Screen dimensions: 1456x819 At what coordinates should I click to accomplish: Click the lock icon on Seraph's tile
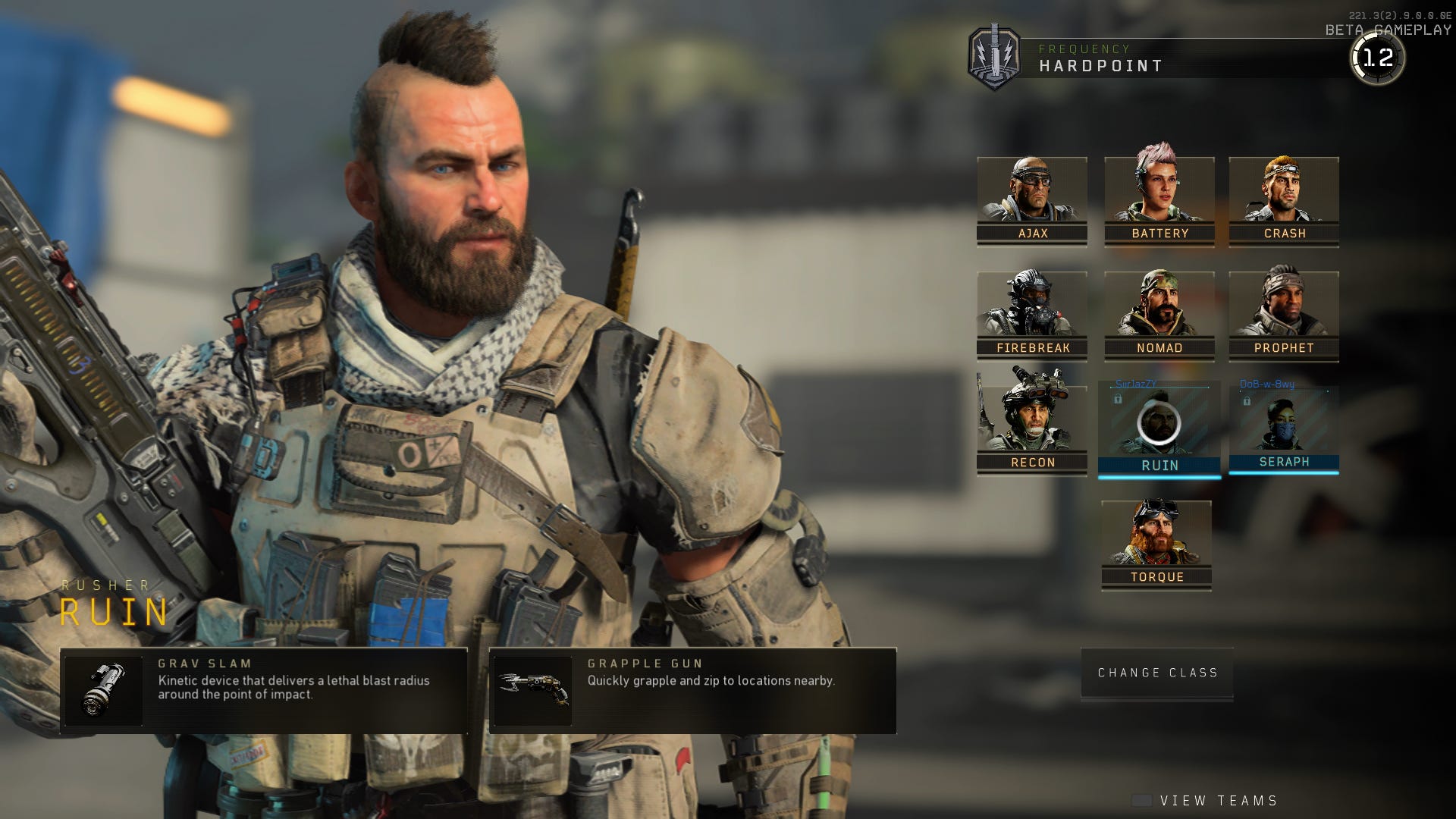click(x=1247, y=400)
